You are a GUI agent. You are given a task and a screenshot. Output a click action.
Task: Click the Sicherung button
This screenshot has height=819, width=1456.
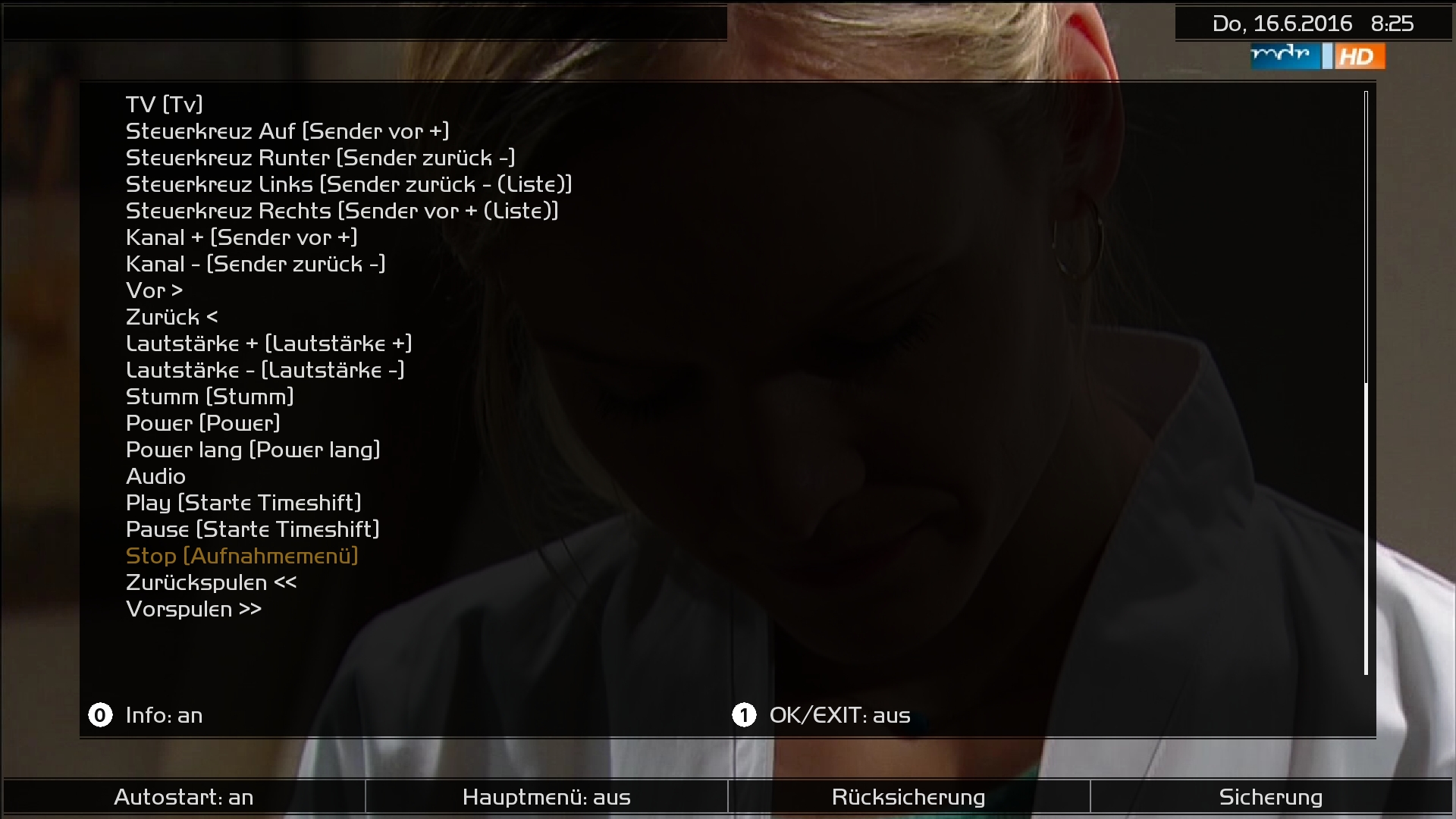(x=1270, y=797)
